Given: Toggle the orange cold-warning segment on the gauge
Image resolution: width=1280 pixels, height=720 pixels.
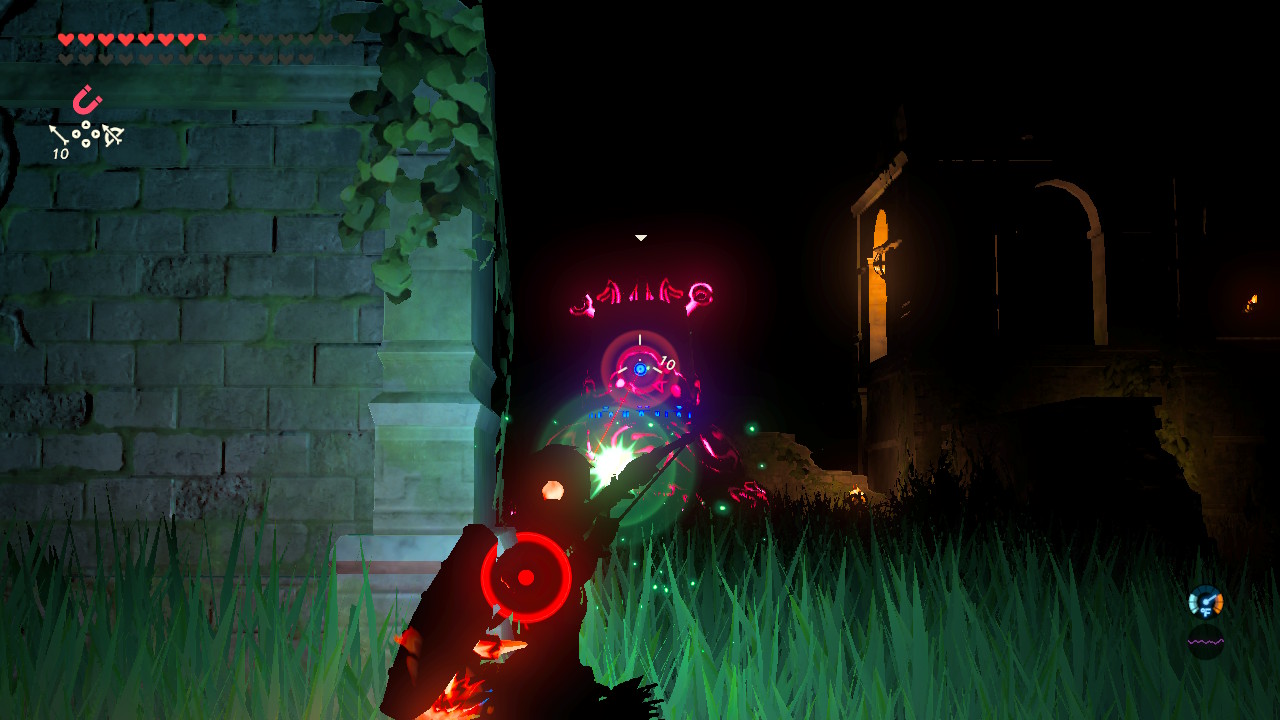Looking at the screenshot, I should tap(1218, 601).
